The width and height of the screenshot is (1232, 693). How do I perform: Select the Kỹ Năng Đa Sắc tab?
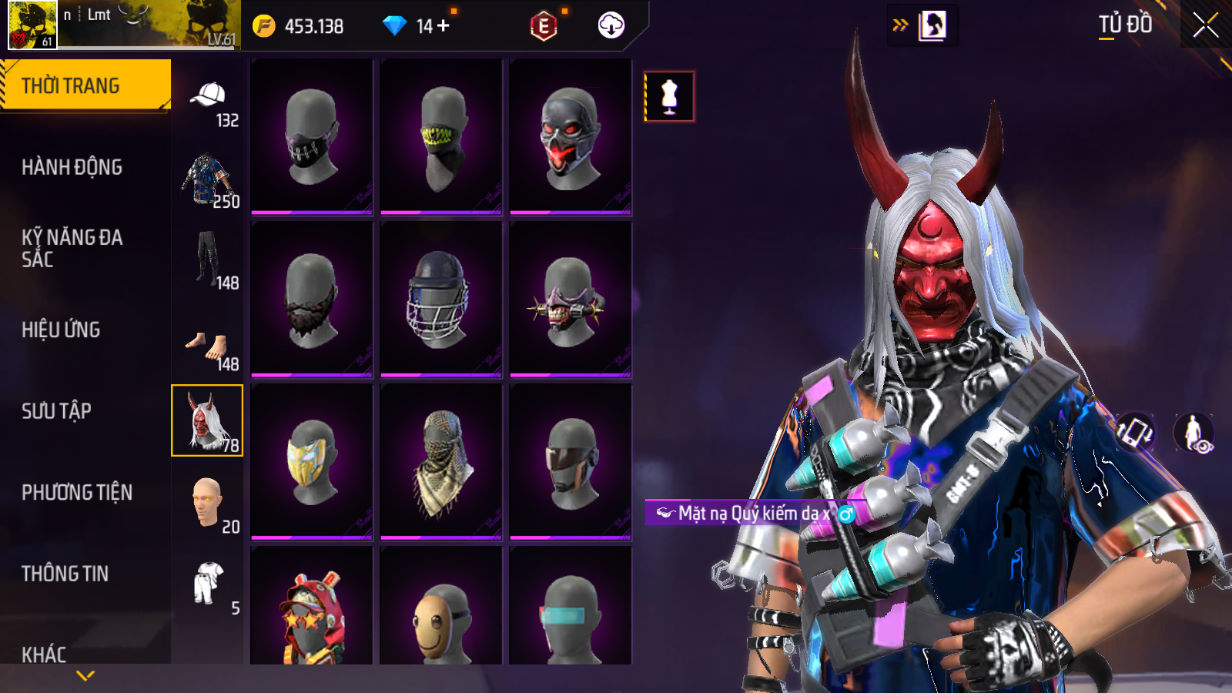tap(72, 248)
